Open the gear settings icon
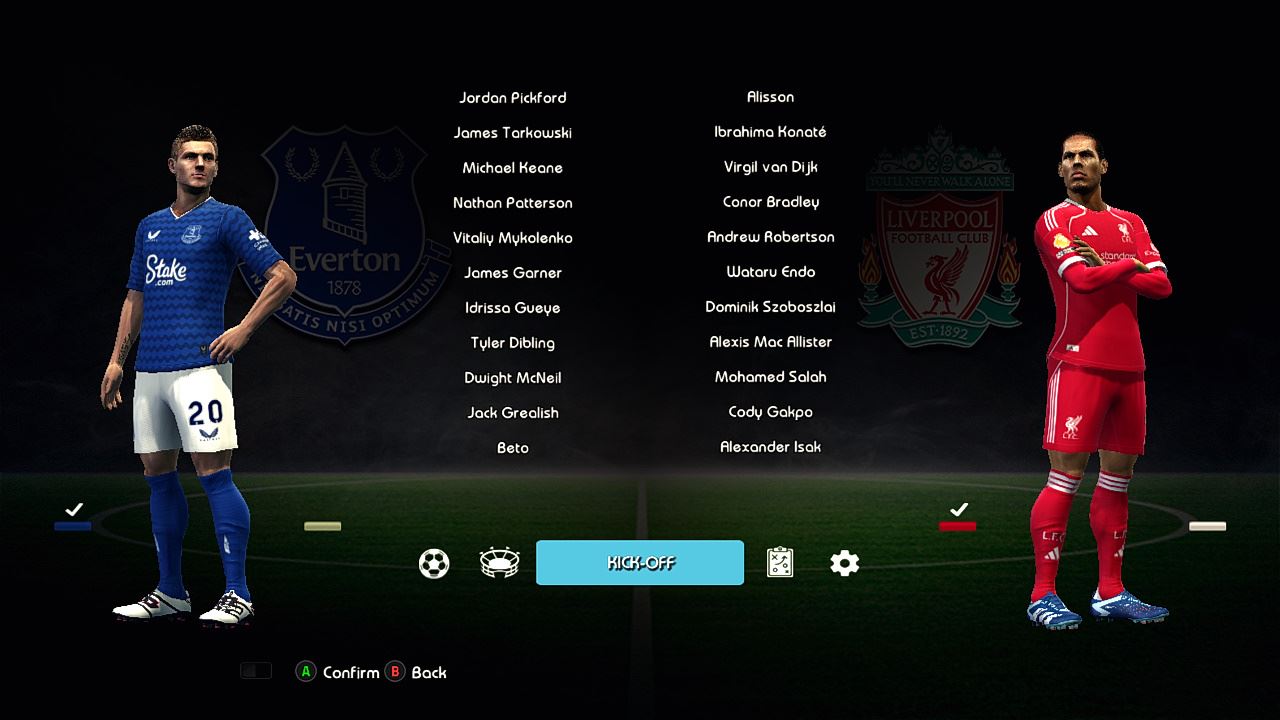1280x720 pixels. point(844,564)
